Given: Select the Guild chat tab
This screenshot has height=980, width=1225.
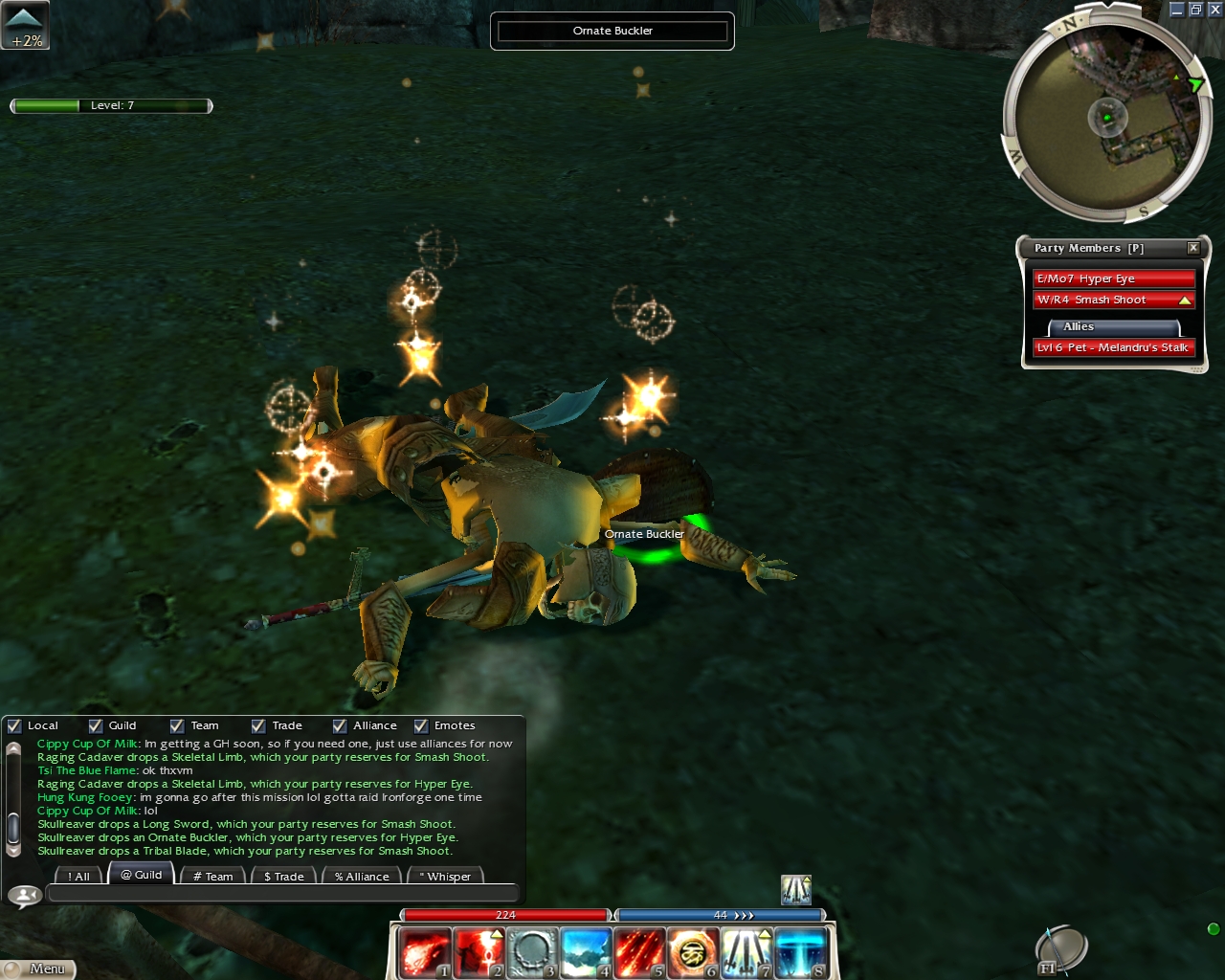Looking at the screenshot, I should [142, 874].
